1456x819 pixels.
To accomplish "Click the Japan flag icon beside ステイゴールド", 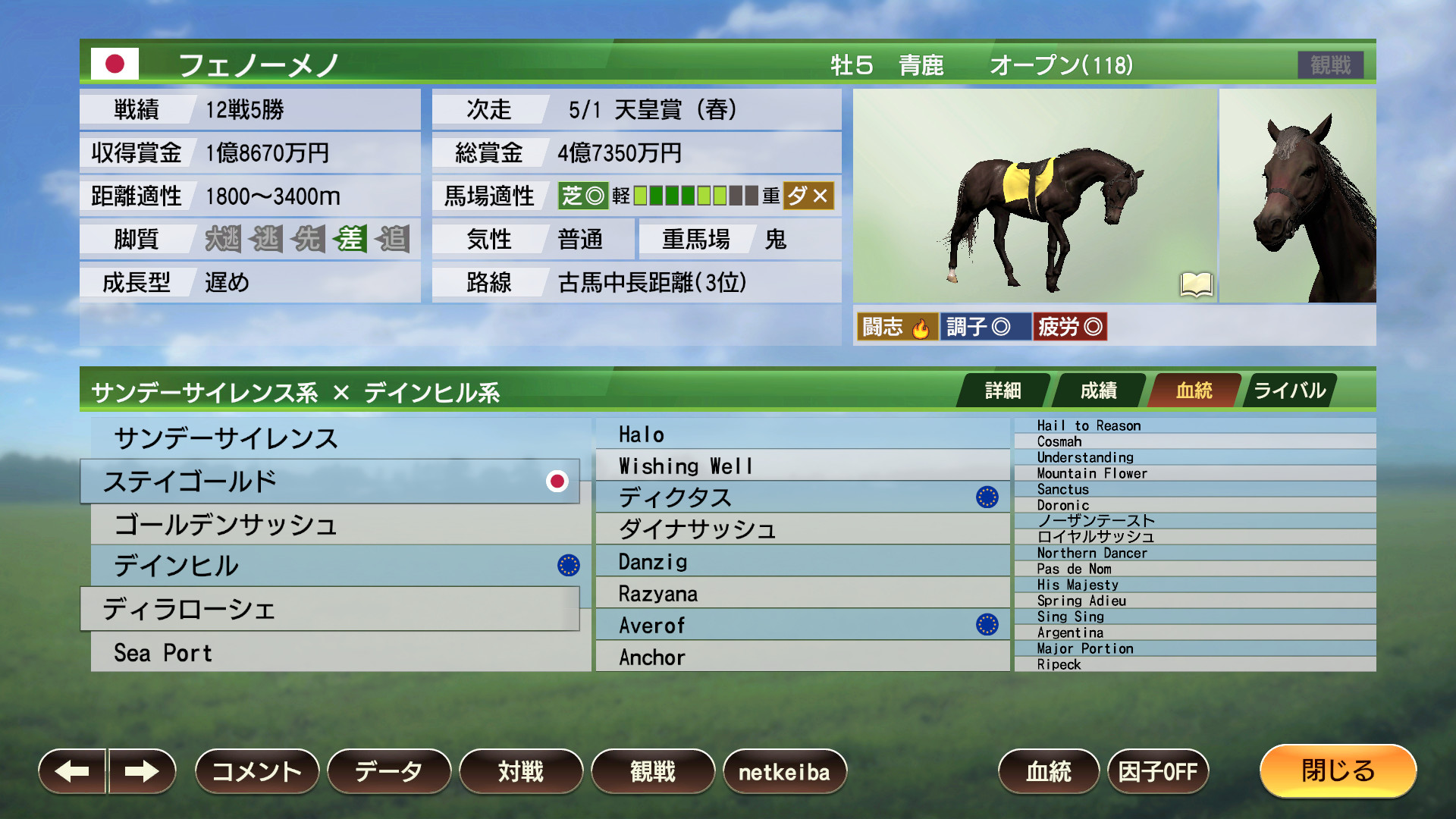I will tap(559, 481).
